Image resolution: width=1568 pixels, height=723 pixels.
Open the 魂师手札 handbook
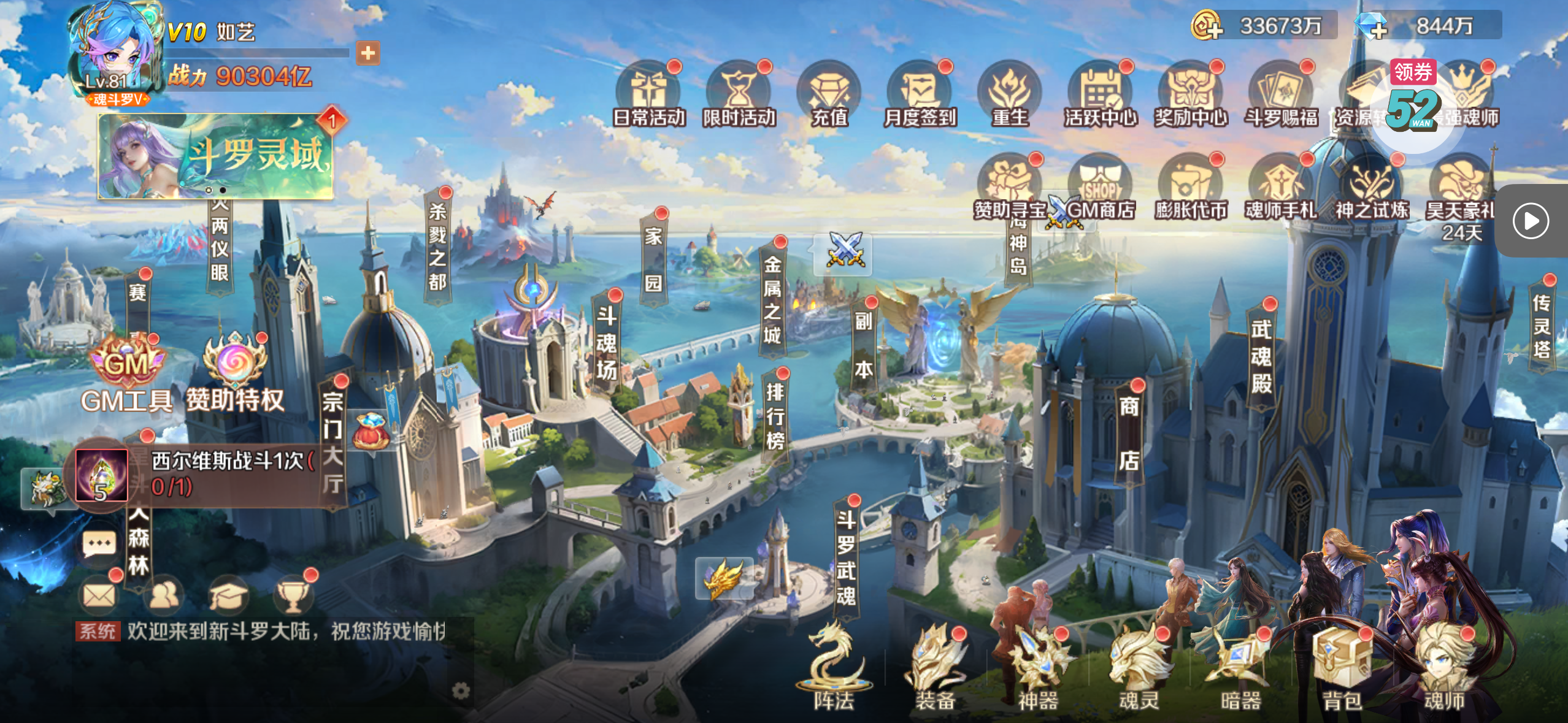tap(1281, 187)
